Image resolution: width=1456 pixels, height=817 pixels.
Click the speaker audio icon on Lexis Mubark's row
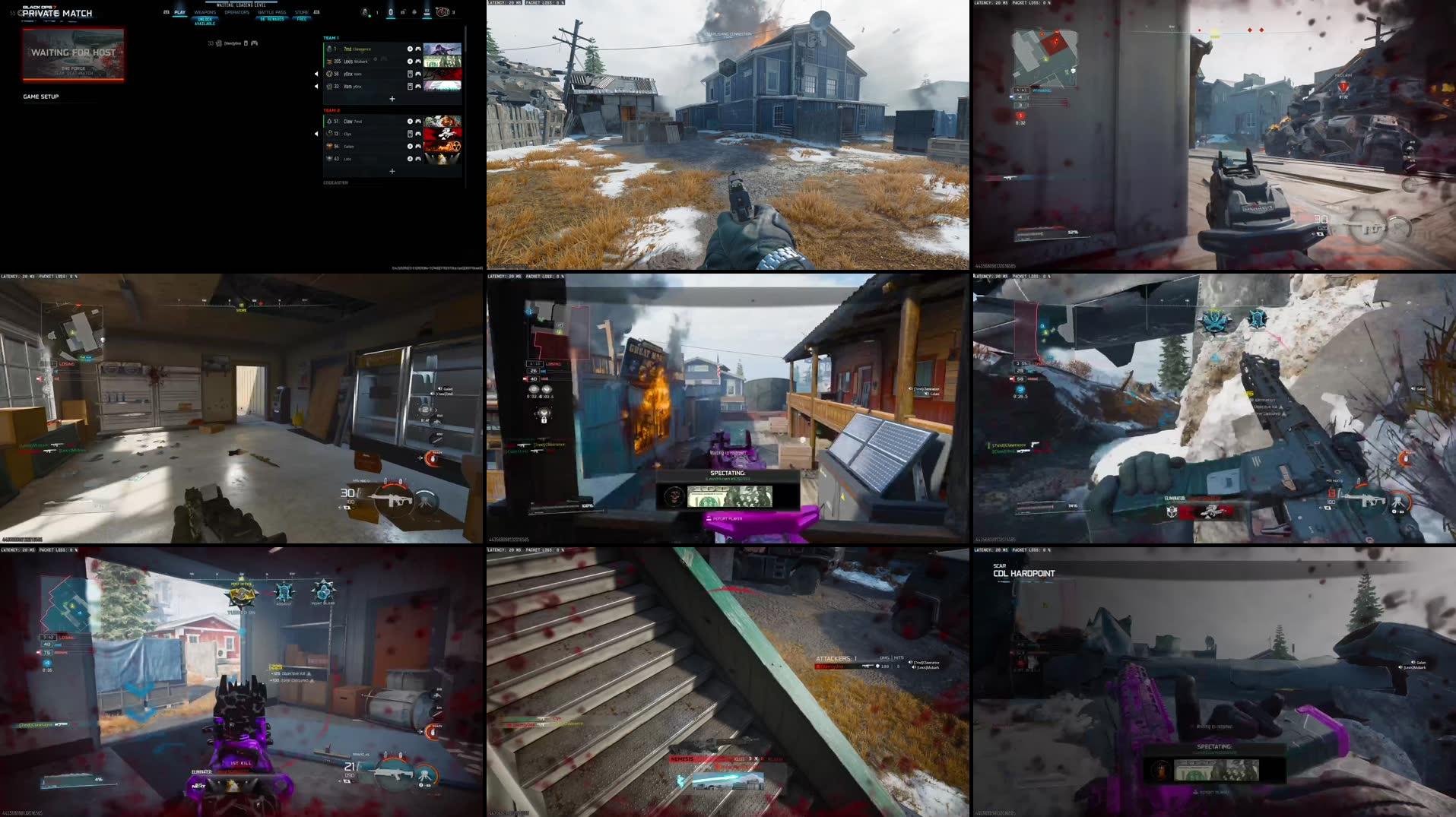pyautogui.click(x=411, y=62)
